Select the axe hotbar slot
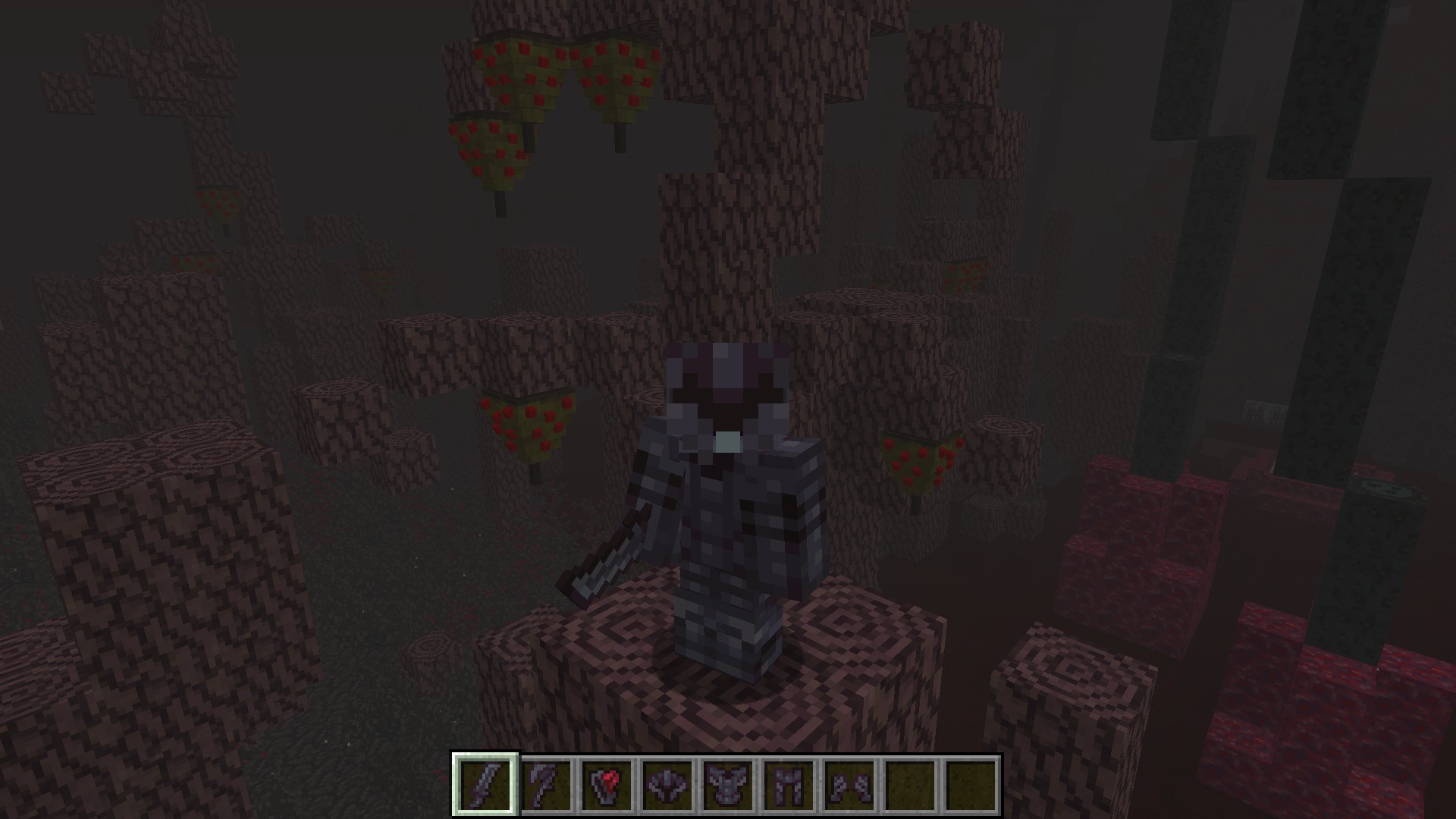 click(546, 784)
